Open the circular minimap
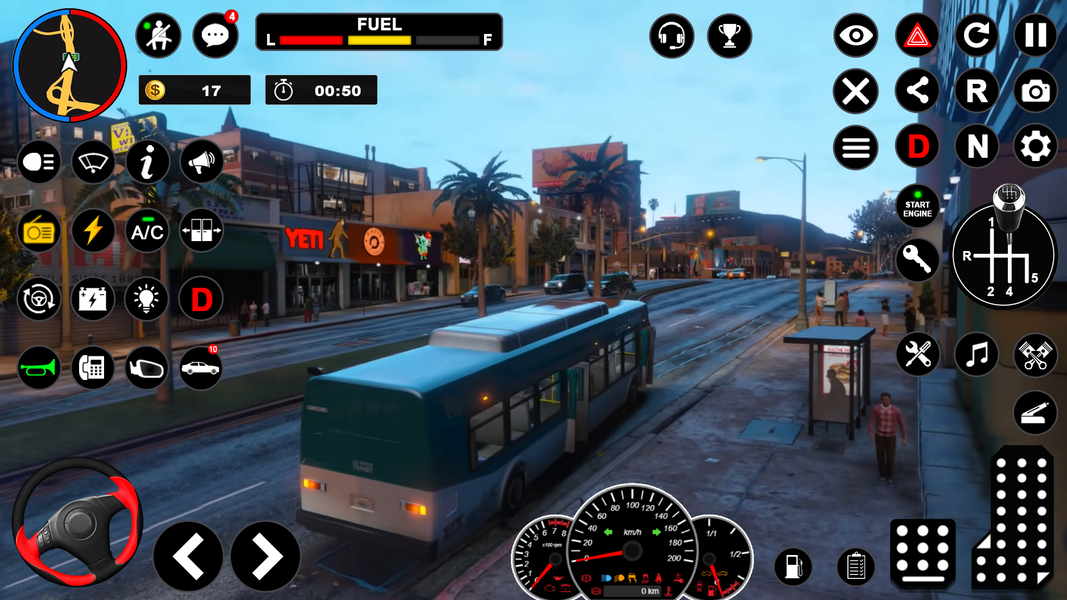 69,66
